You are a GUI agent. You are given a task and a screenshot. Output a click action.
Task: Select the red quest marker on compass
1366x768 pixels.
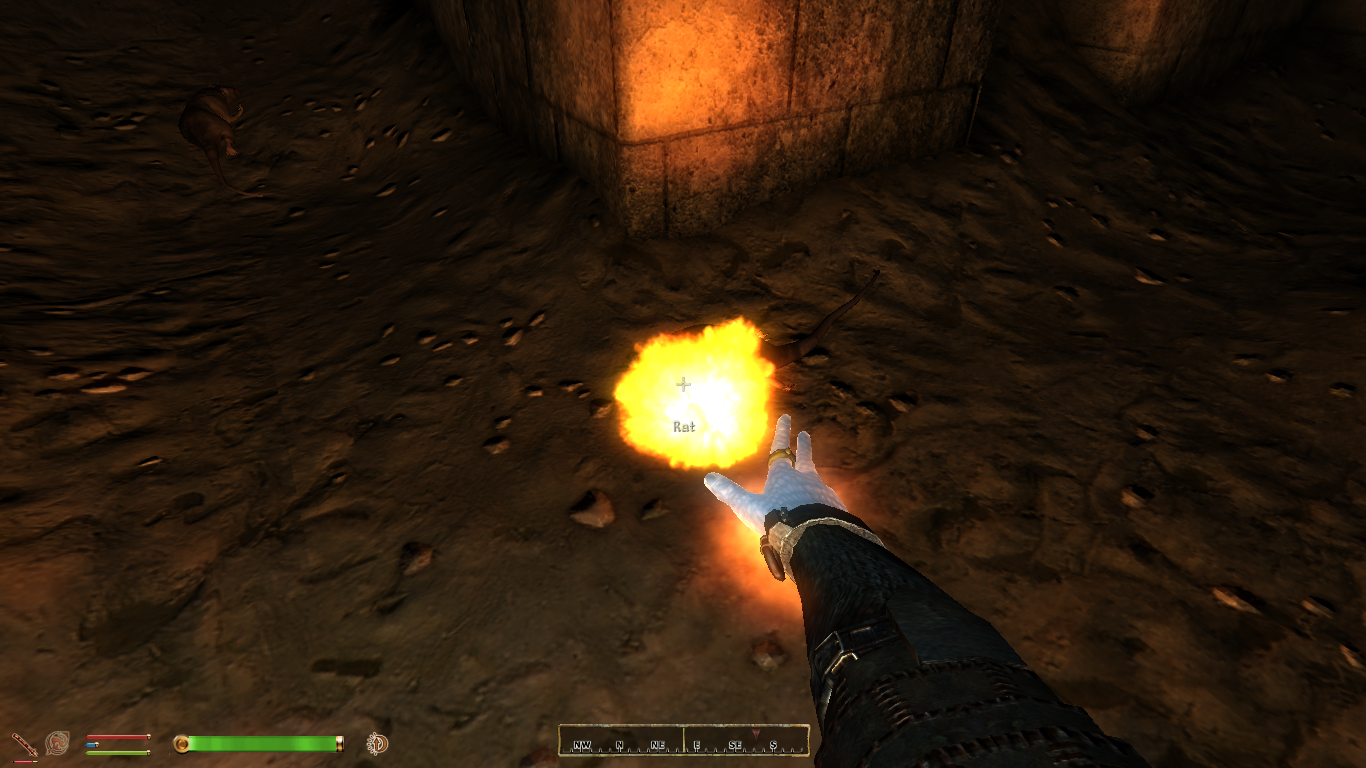[756, 735]
